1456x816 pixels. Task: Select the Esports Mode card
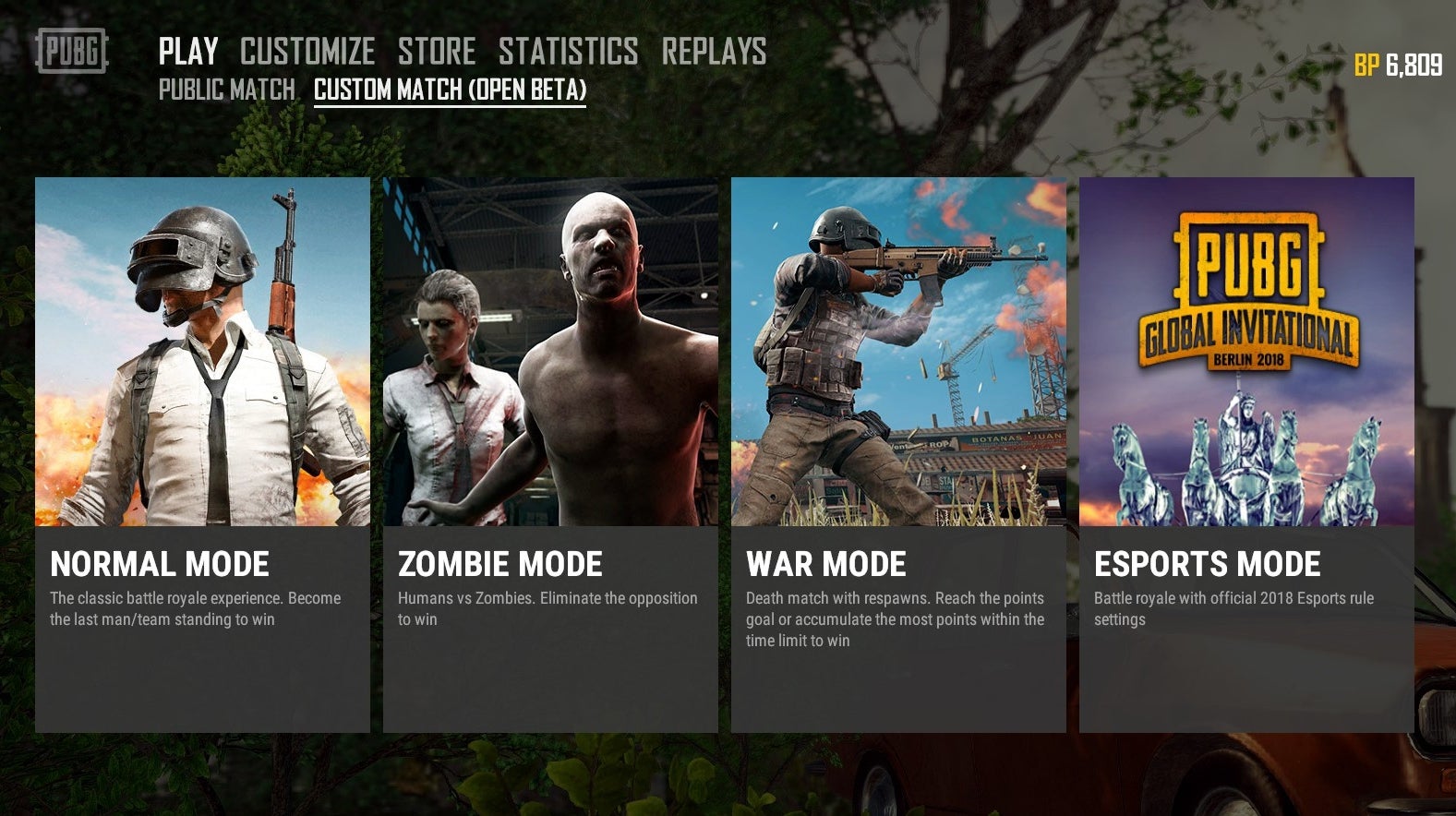tap(1246, 452)
